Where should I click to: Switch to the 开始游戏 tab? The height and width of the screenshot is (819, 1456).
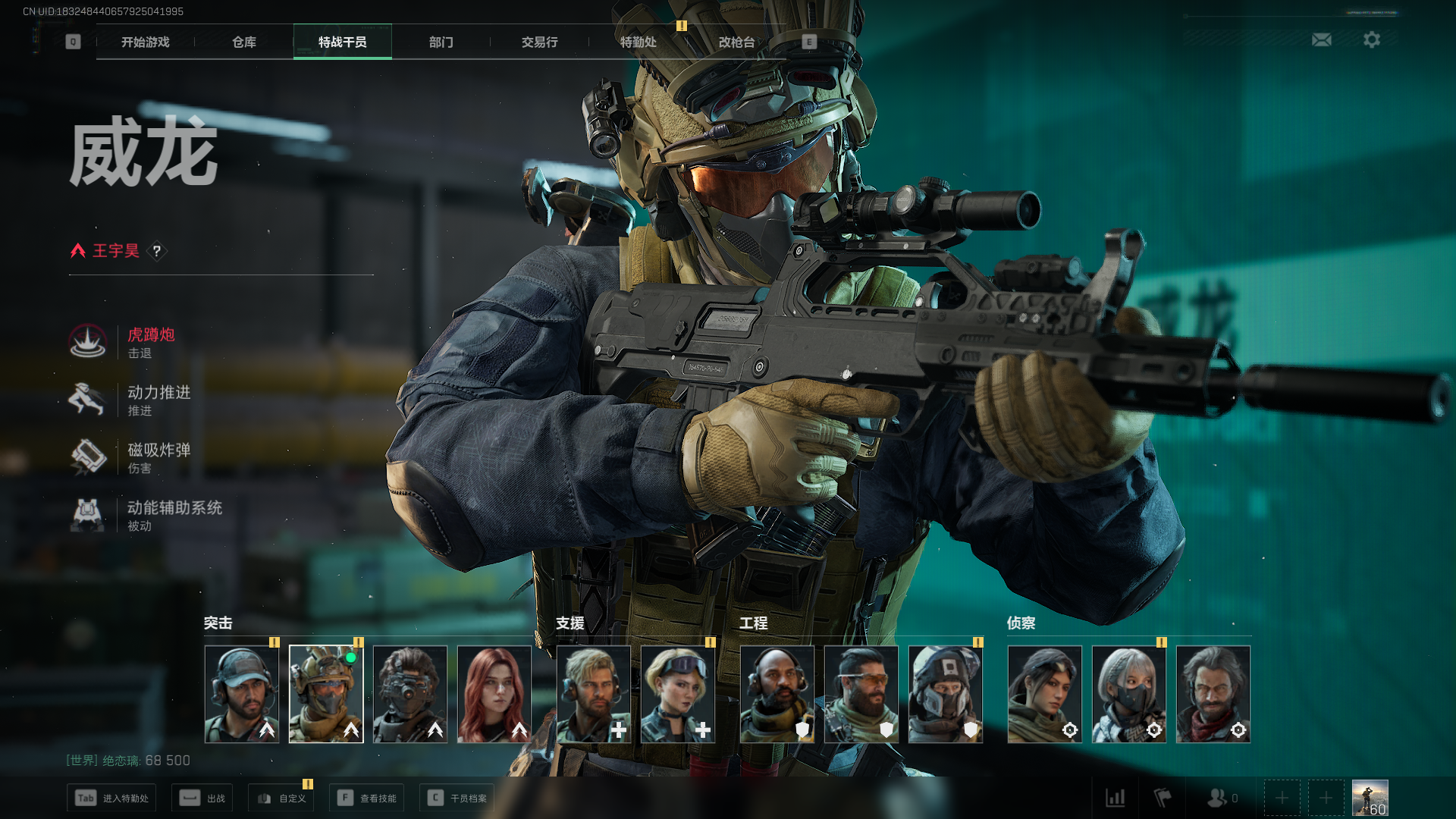coord(145,42)
